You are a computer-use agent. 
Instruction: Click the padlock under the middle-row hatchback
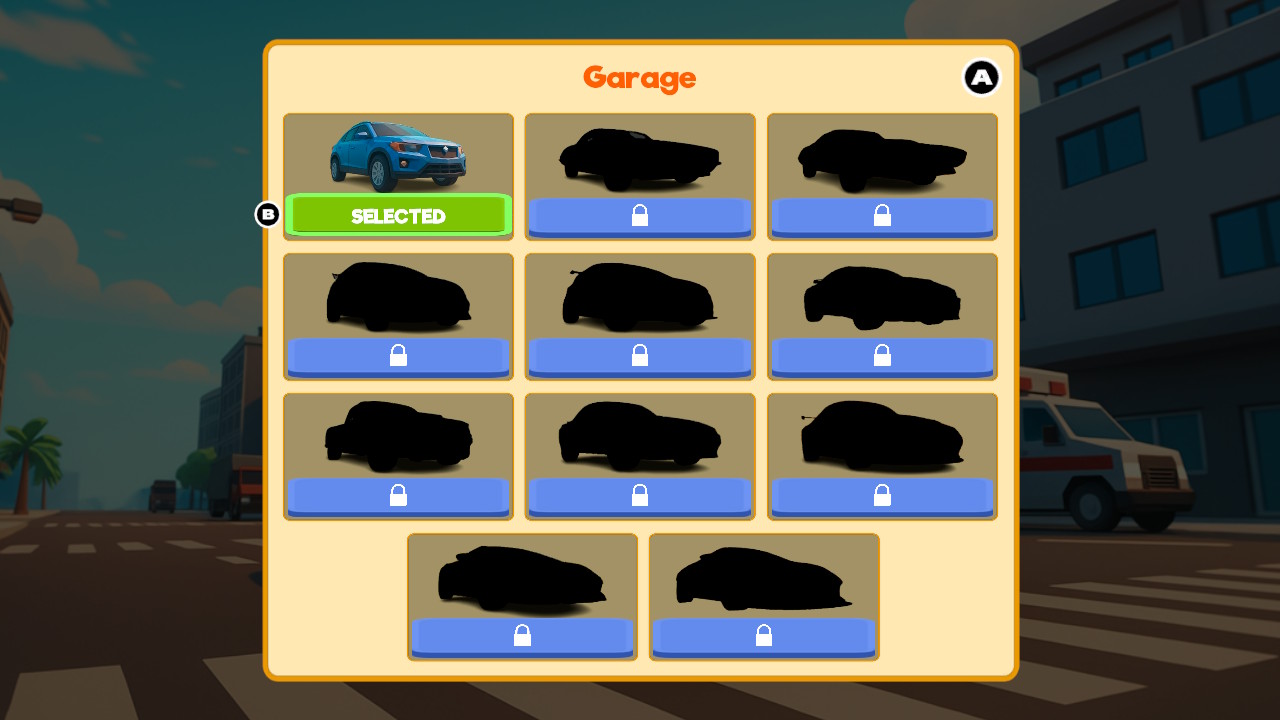click(640, 356)
